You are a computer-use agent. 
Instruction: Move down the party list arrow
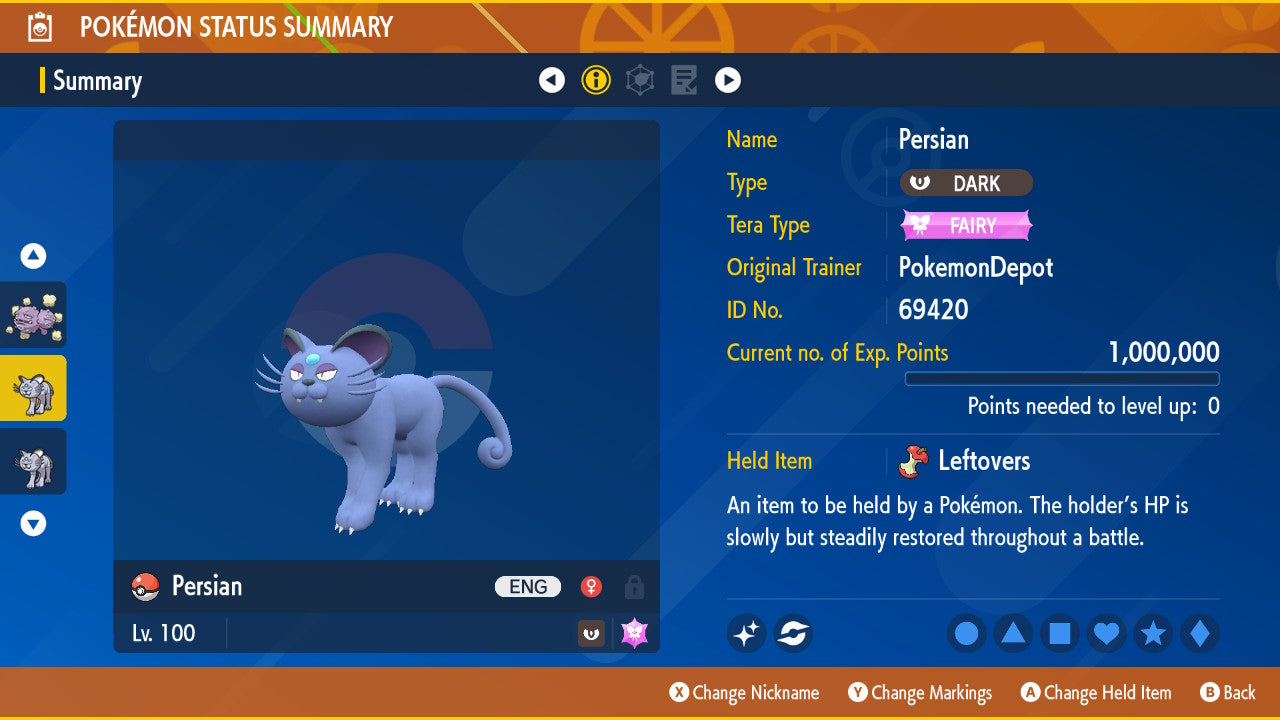(34, 523)
